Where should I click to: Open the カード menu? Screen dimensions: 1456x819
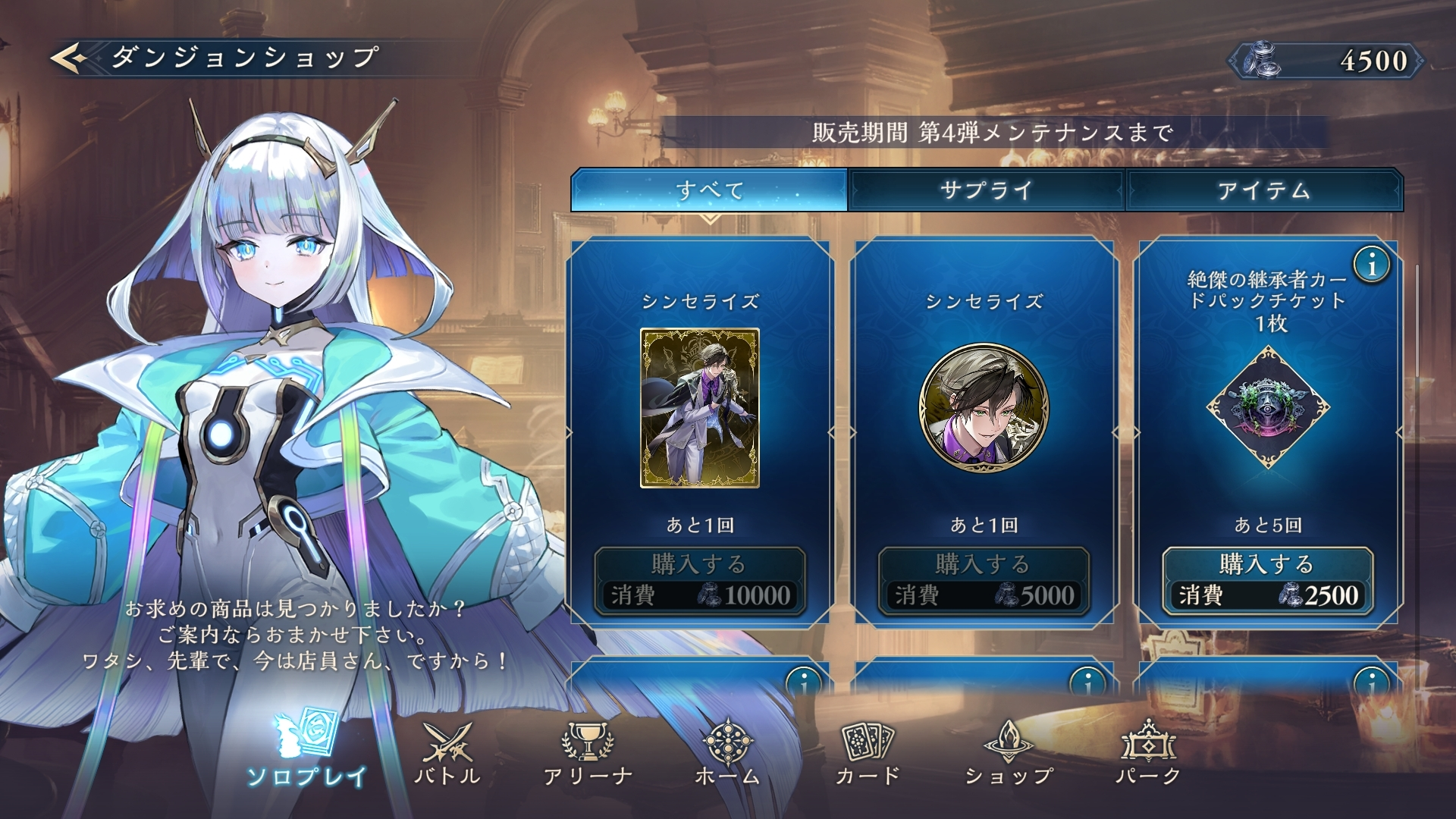click(x=868, y=752)
